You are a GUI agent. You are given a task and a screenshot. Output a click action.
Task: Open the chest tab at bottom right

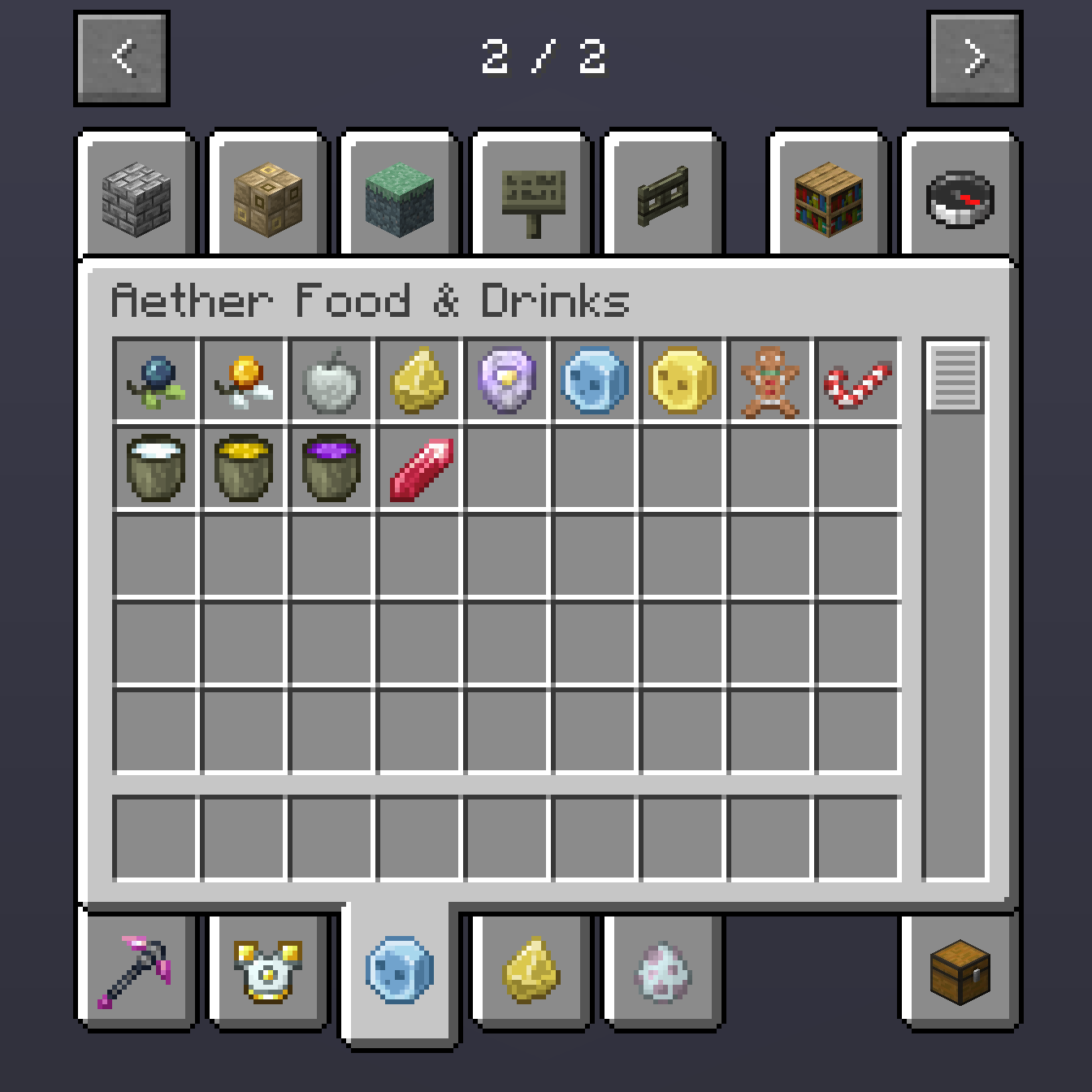(x=959, y=973)
